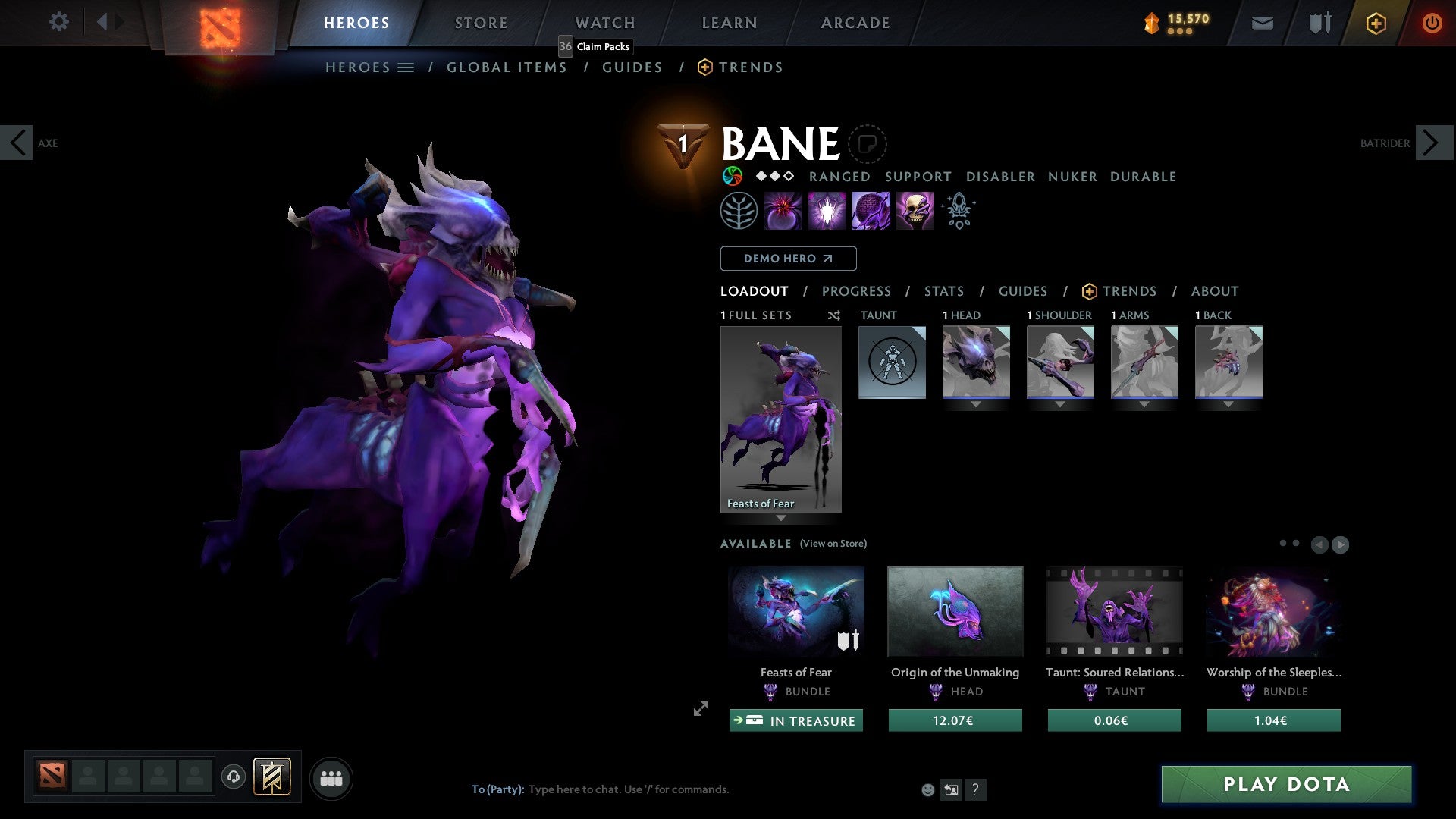This screenshot has height=819, width=1456.
Task: Open the notifications mail icon
Action: click(x=1262, y=23)
